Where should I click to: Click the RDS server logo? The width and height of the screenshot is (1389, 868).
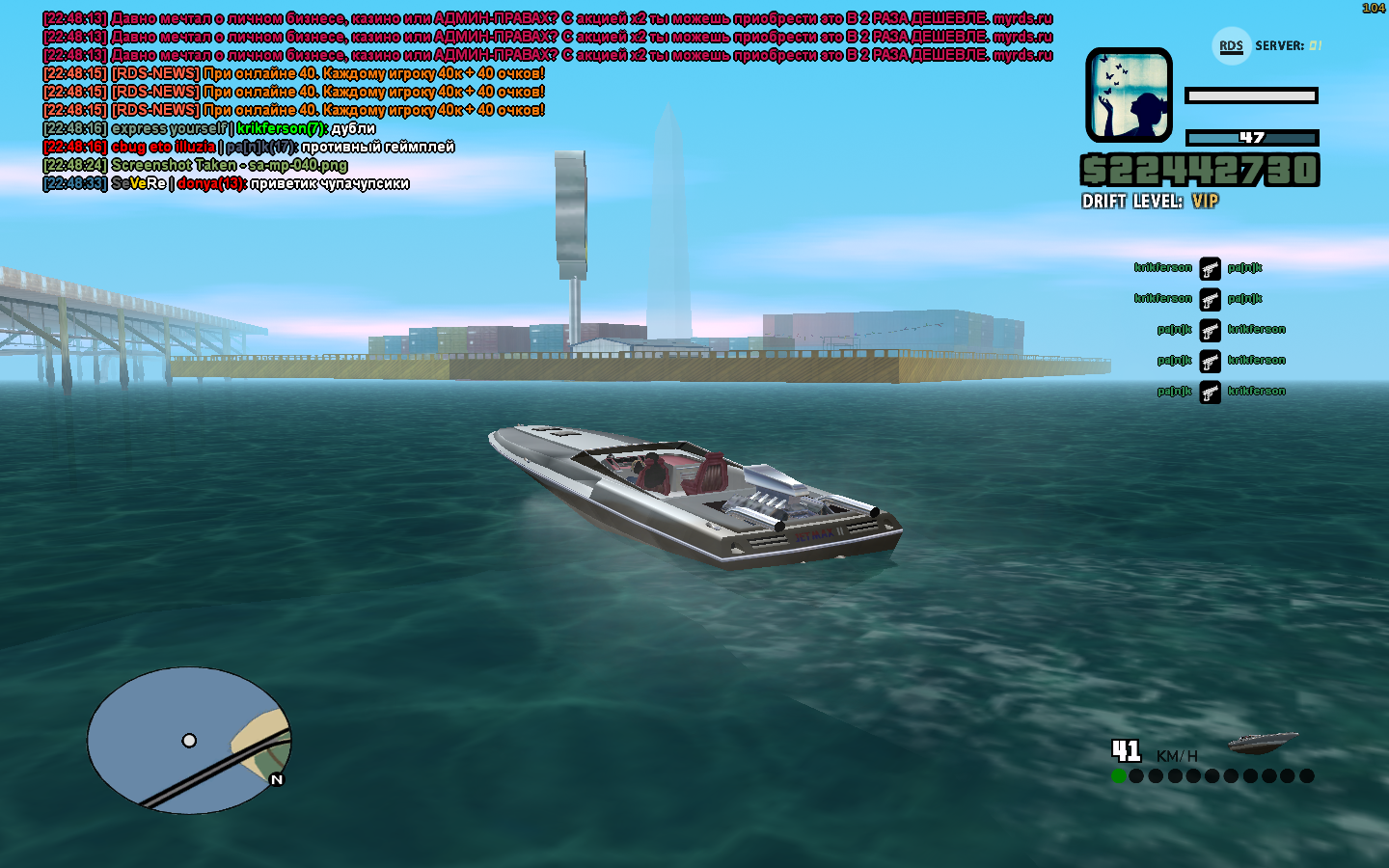point(1231,45)
